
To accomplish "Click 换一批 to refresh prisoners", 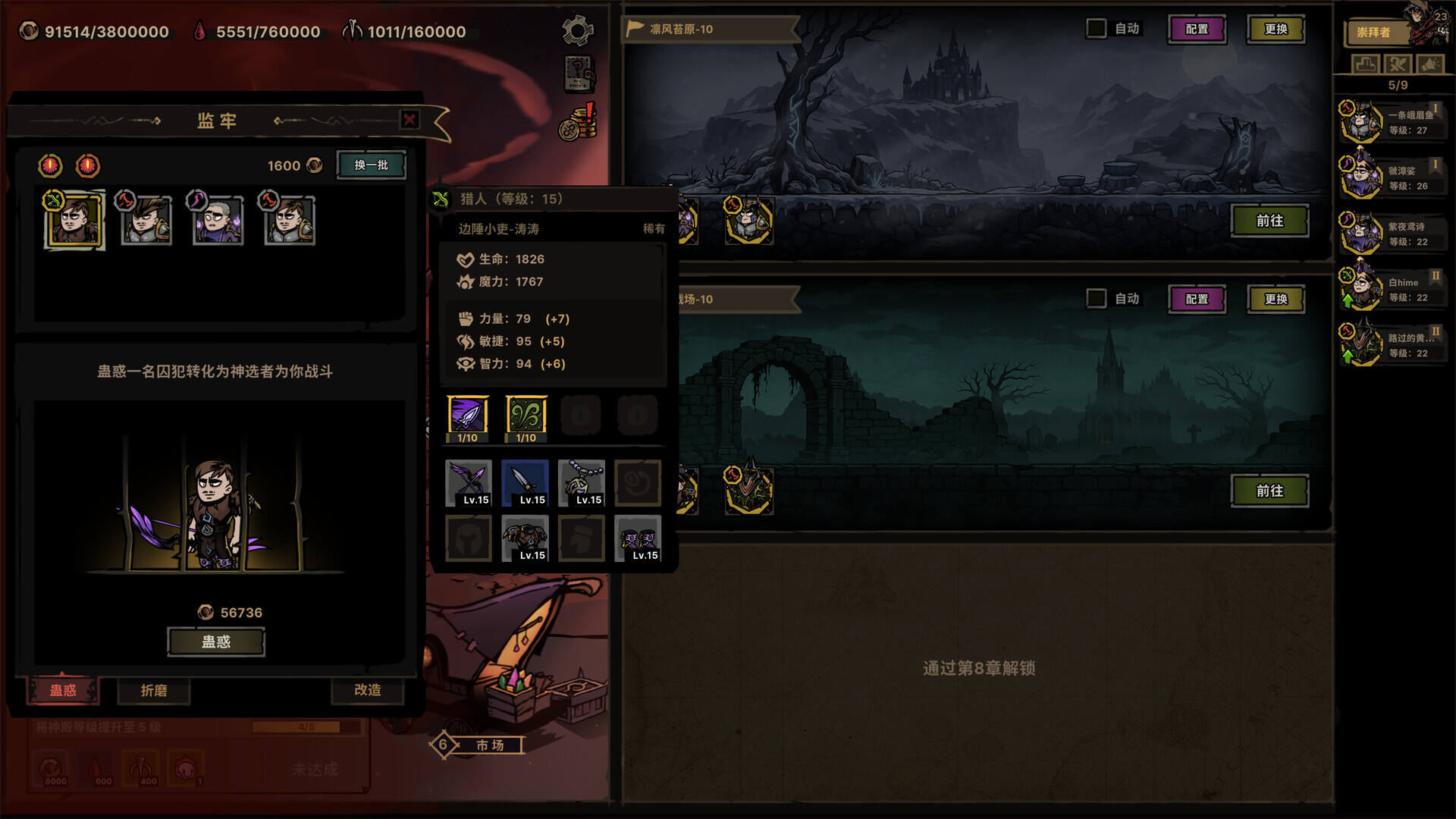I will (369, 165).
